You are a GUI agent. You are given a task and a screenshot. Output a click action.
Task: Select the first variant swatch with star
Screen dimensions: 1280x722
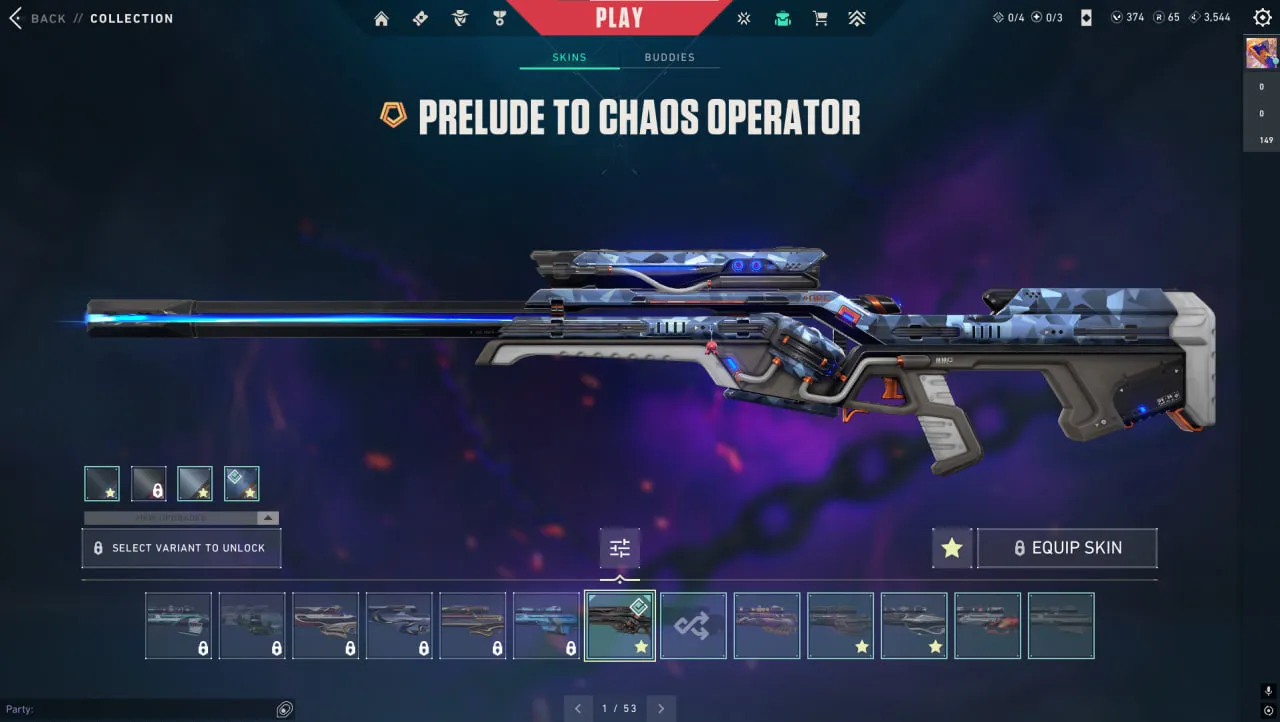101,483
